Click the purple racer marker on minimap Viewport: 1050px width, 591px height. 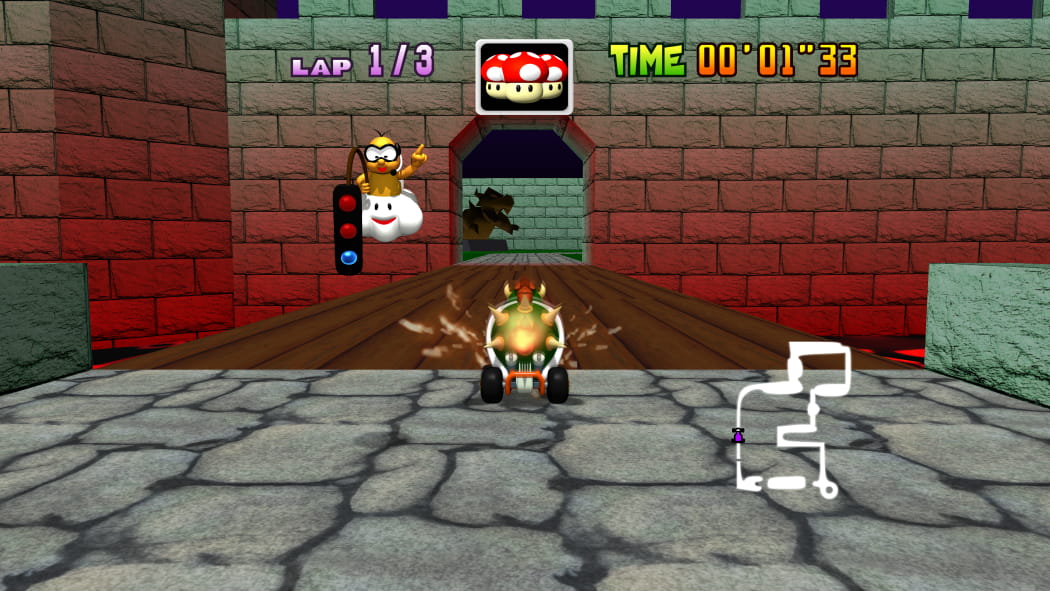pyautogui.click(x=738, y=436)
